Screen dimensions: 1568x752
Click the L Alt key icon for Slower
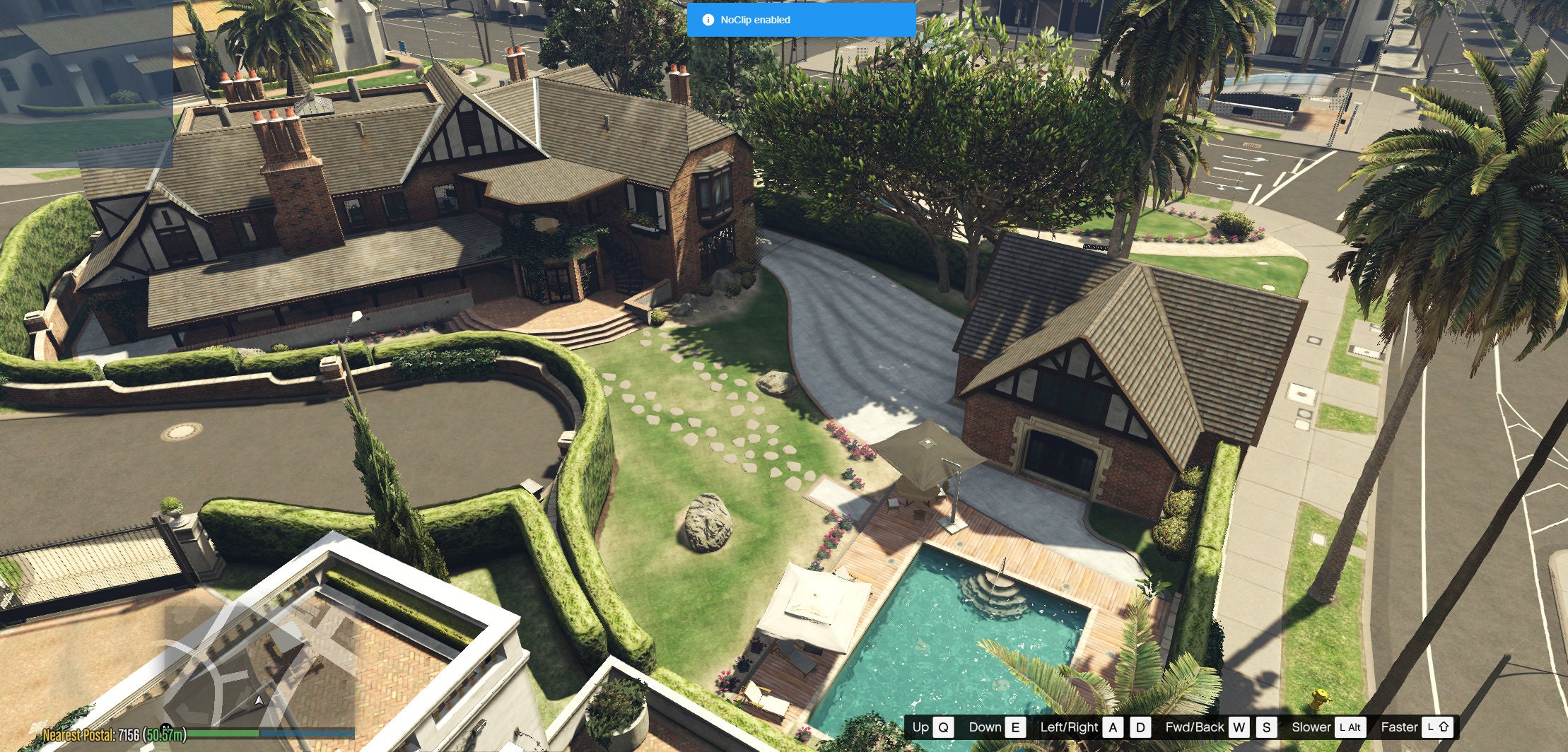coord(1352,727)
